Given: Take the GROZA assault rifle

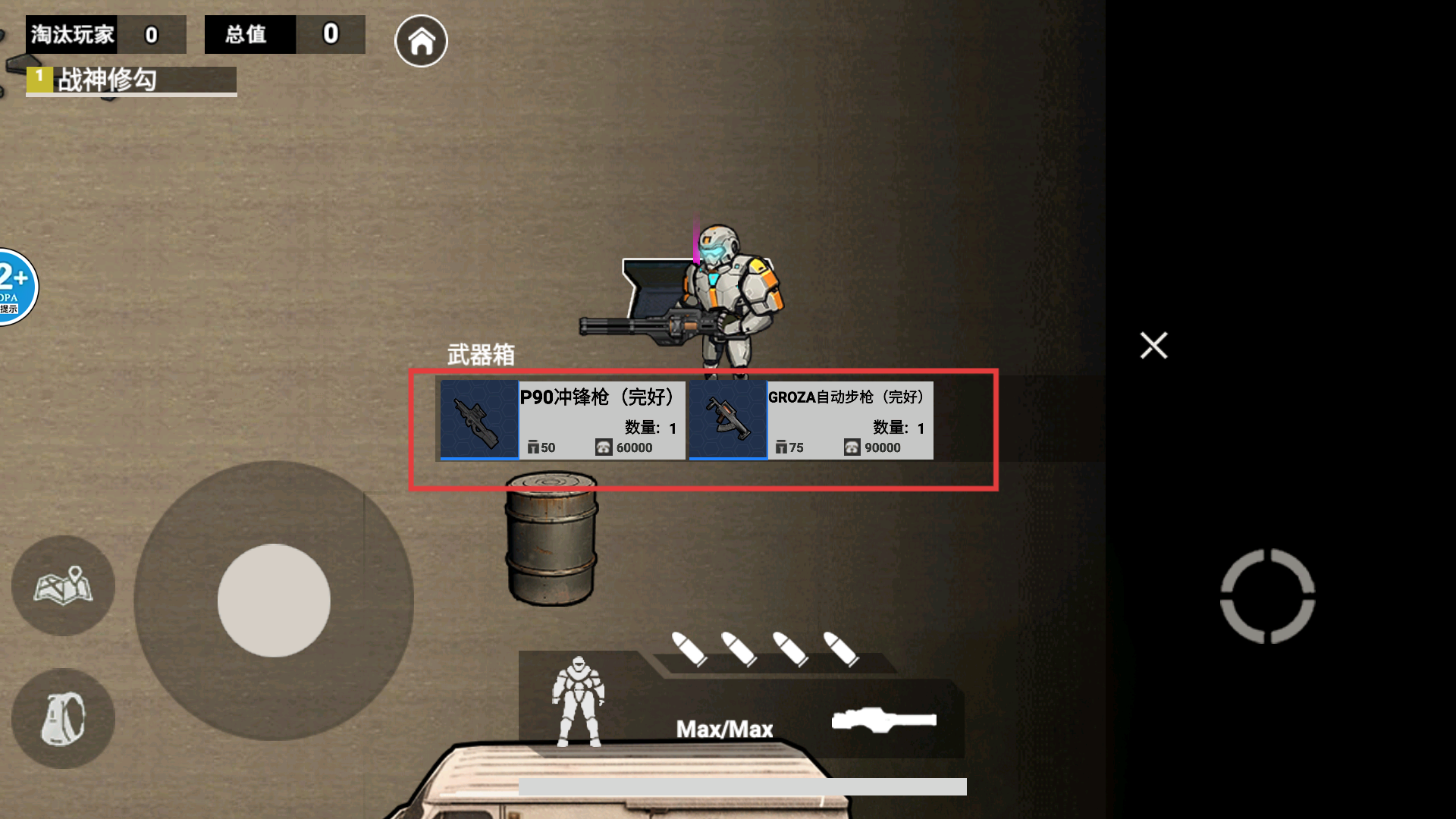Looking at the screenshot, I should pos(811,420).
